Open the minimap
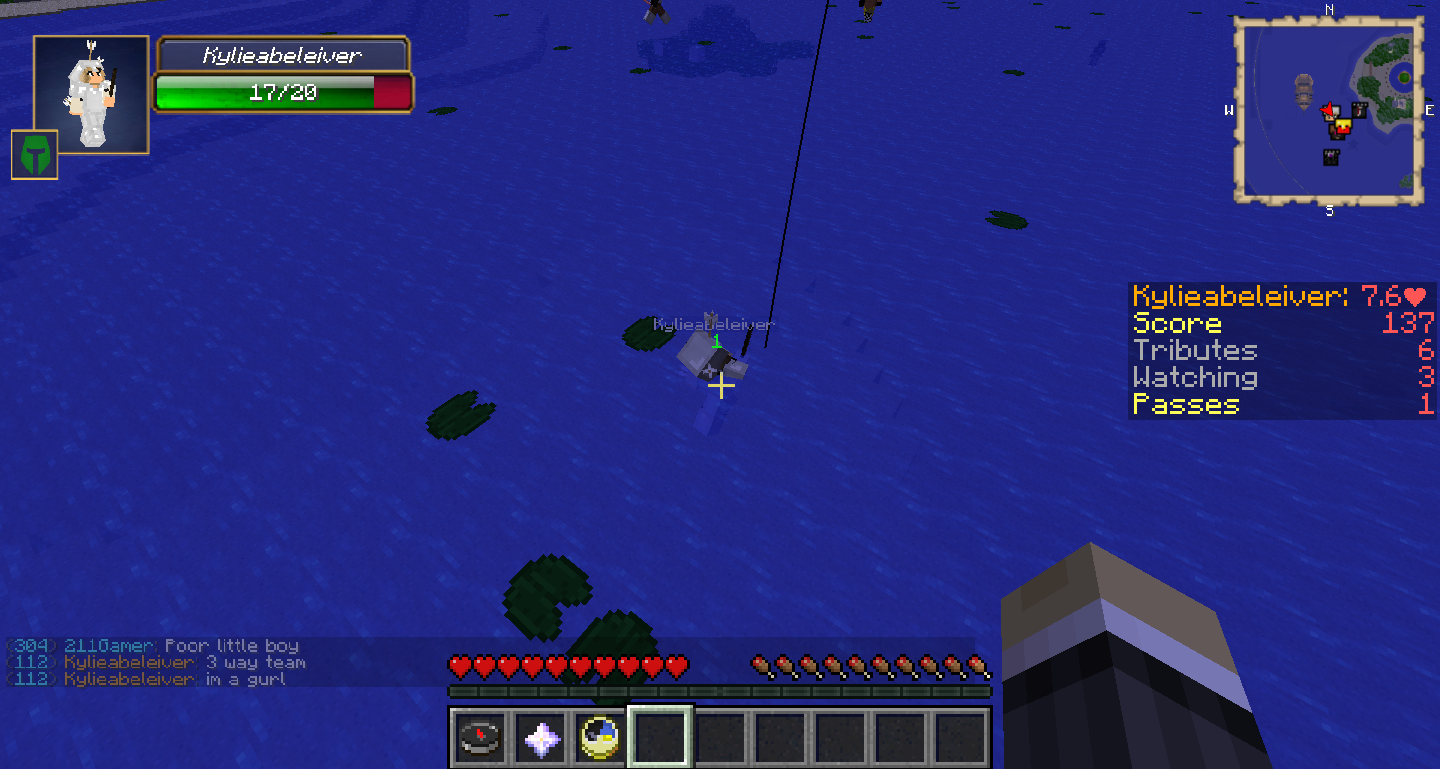Screen dimensions: 1440x769 click(x=1328, y=110)
